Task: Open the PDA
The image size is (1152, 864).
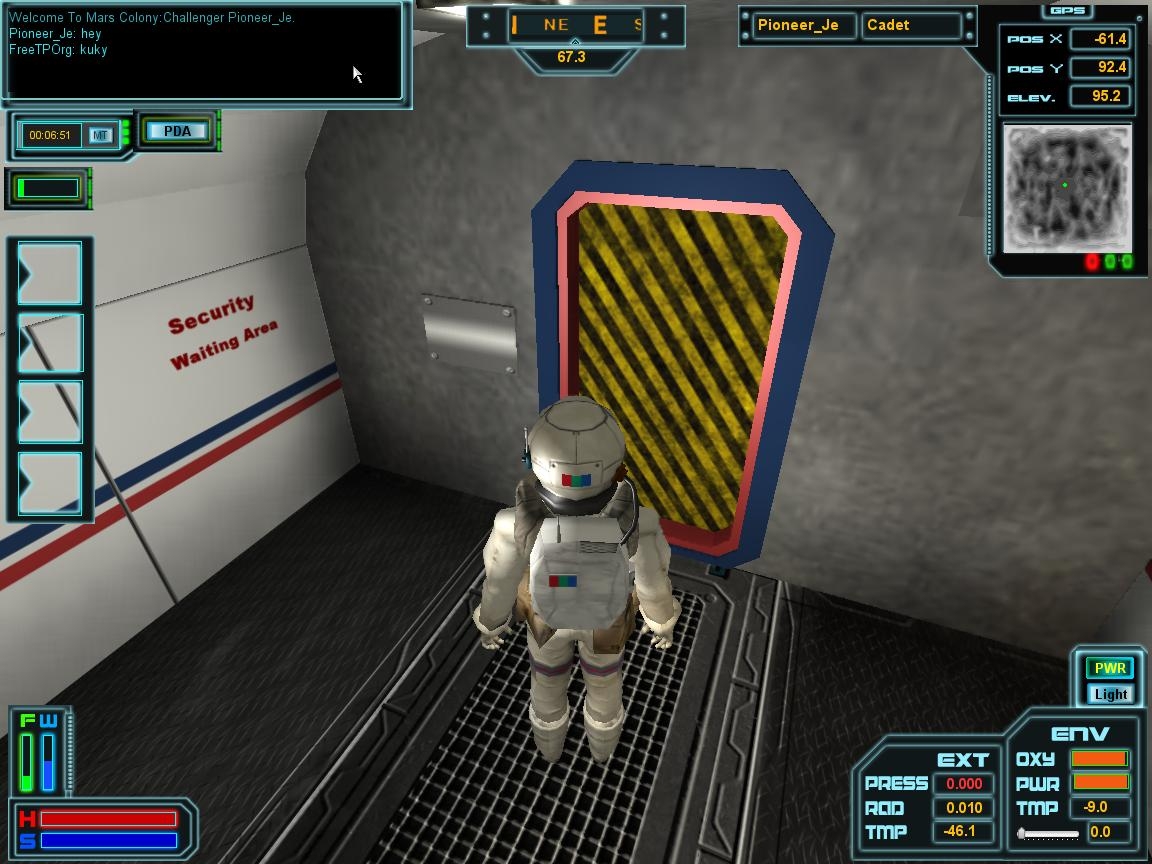Action: tap(177, 131)
